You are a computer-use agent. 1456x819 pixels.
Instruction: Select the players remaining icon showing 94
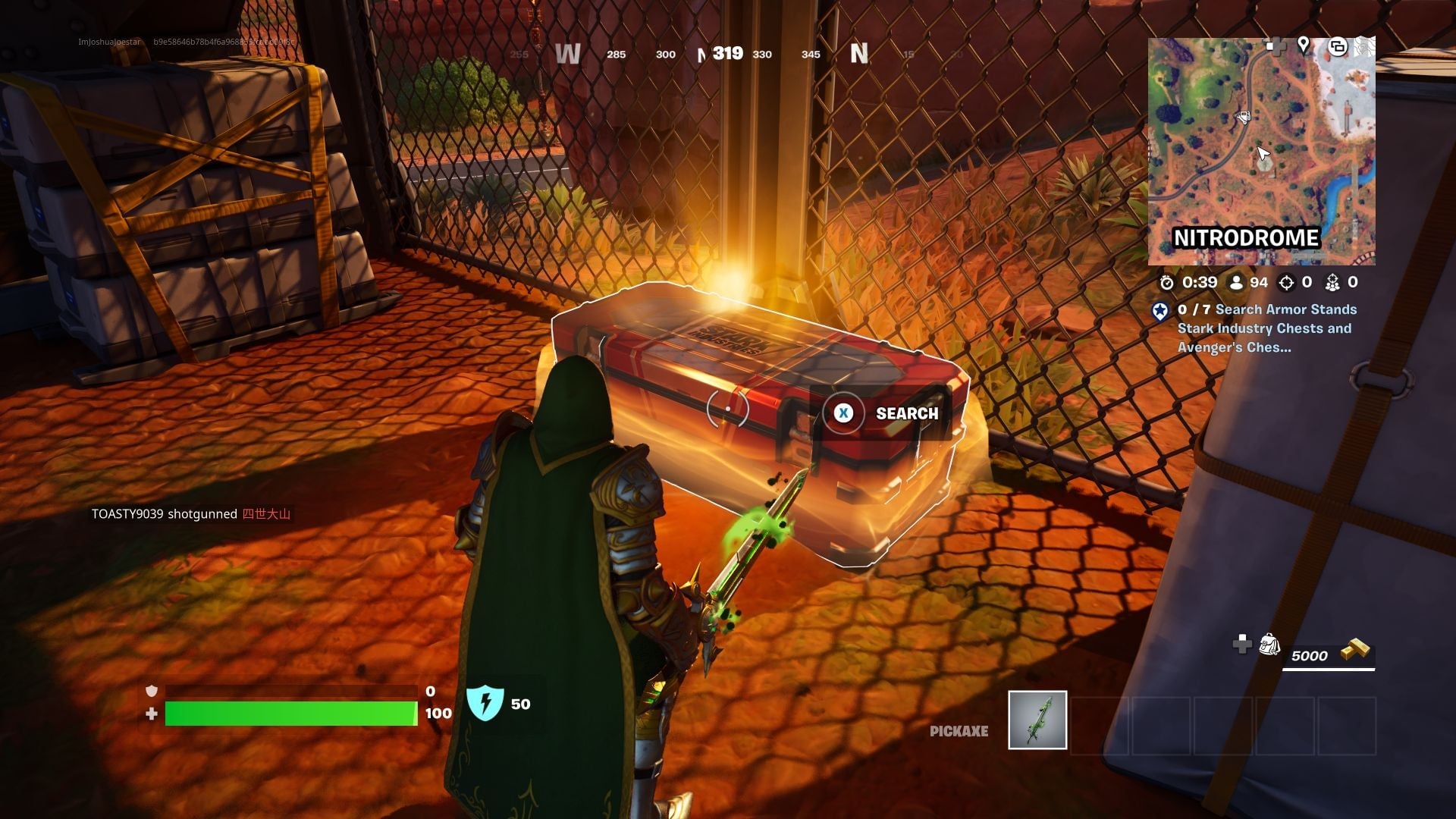coord(1236,282)
